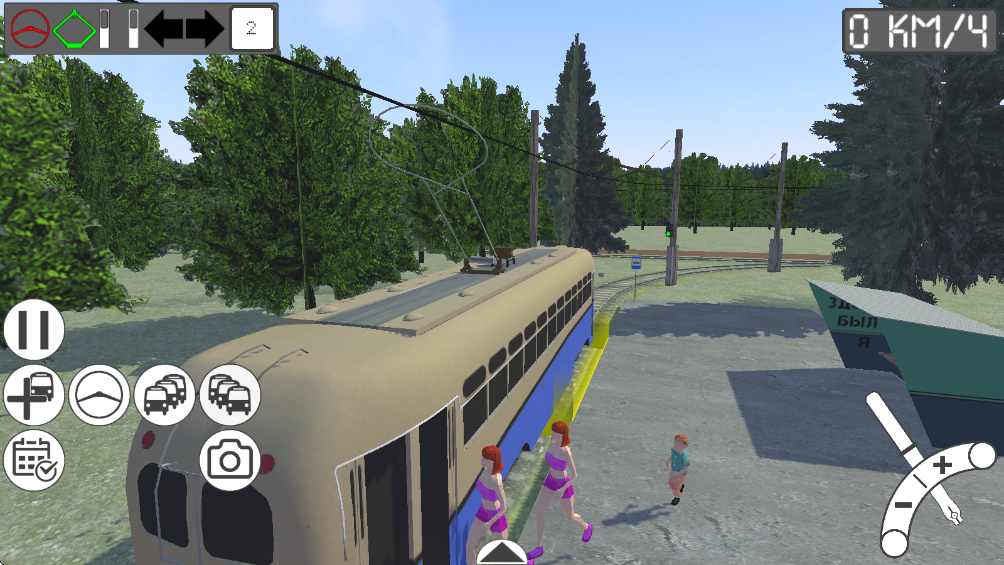Click the white steering wheel button

point(100,395)
